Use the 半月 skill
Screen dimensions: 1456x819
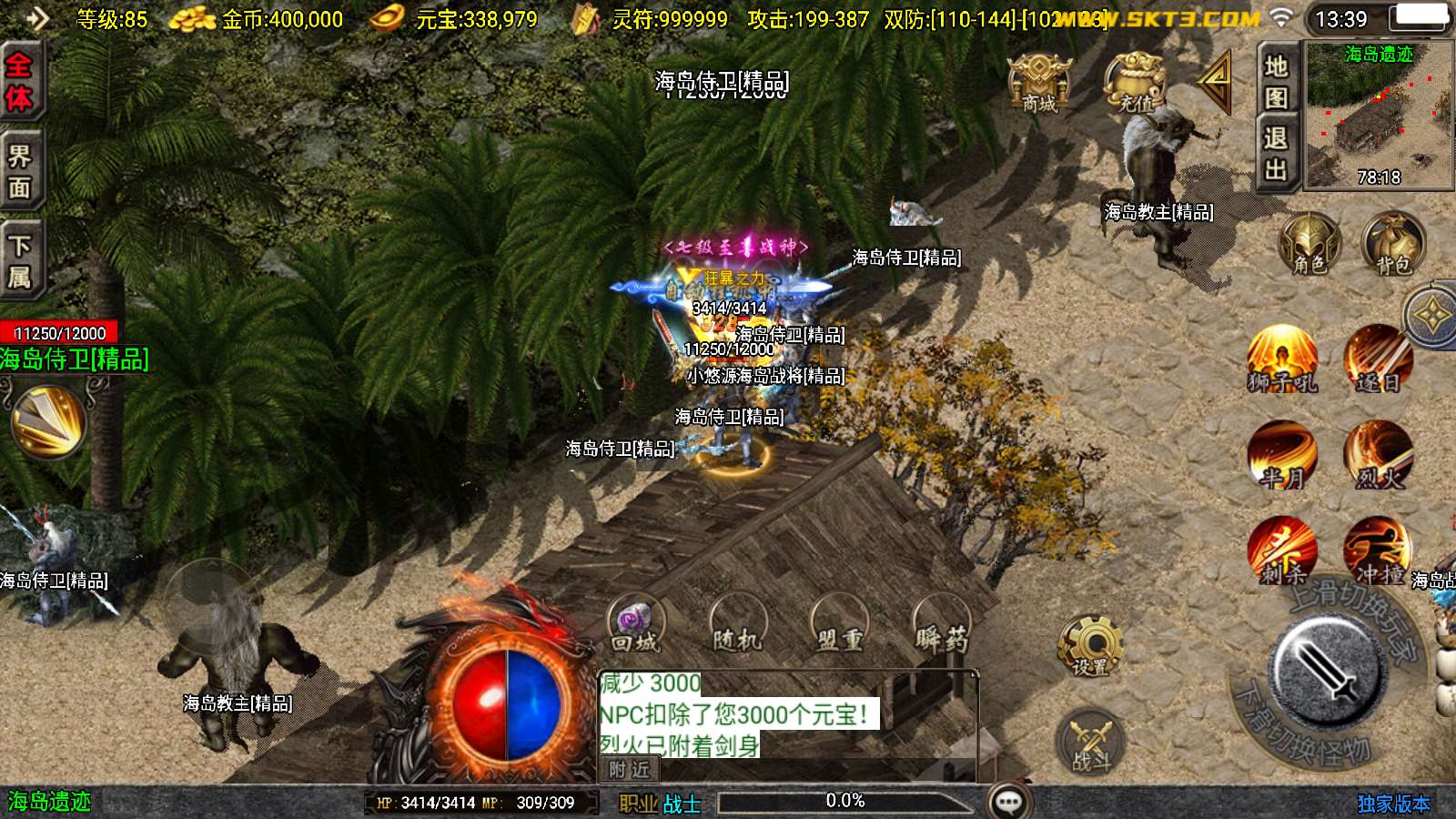click(1282, 454)
